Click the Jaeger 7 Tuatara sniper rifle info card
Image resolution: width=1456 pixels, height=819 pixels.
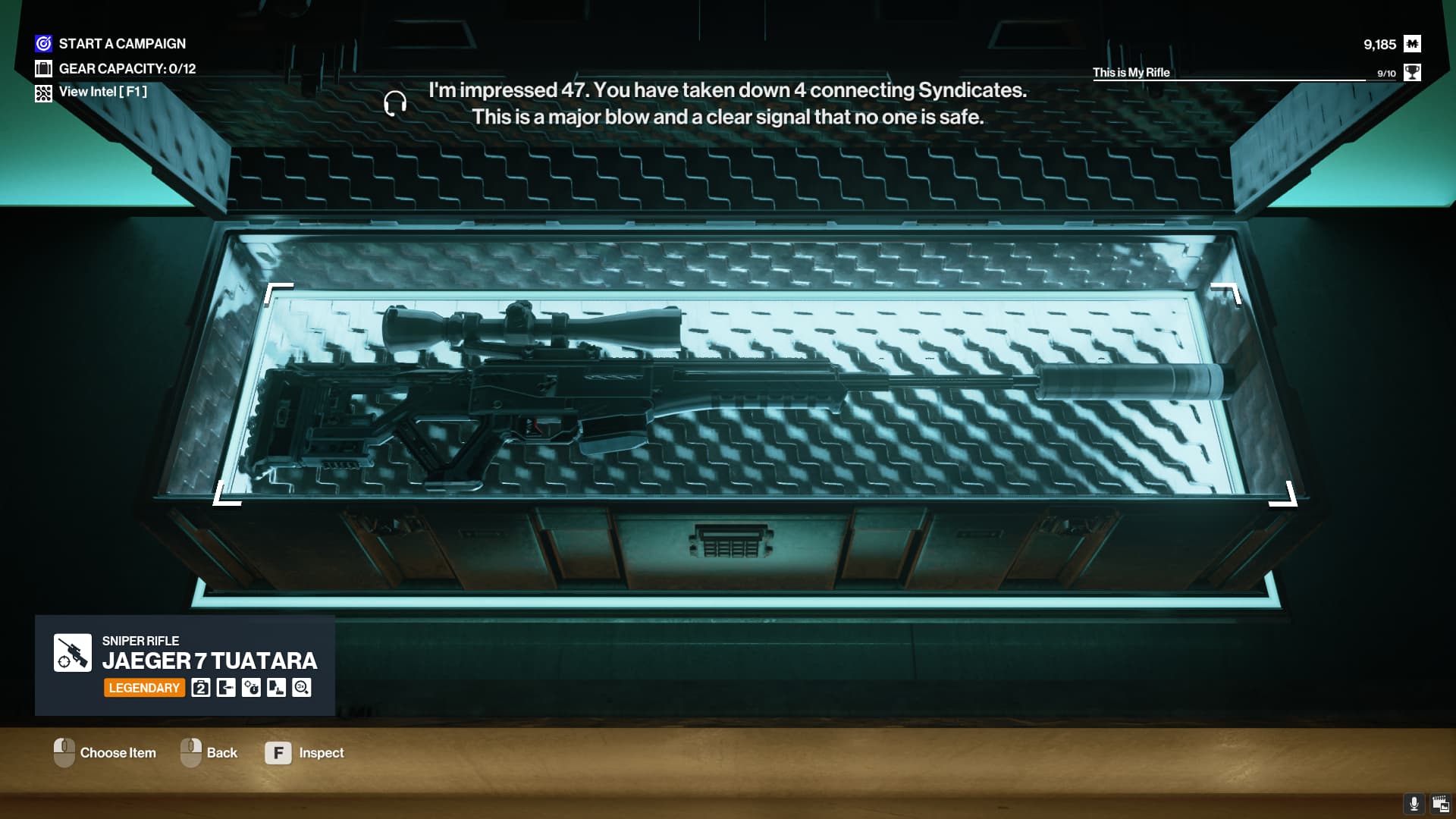tap(185, 665)
